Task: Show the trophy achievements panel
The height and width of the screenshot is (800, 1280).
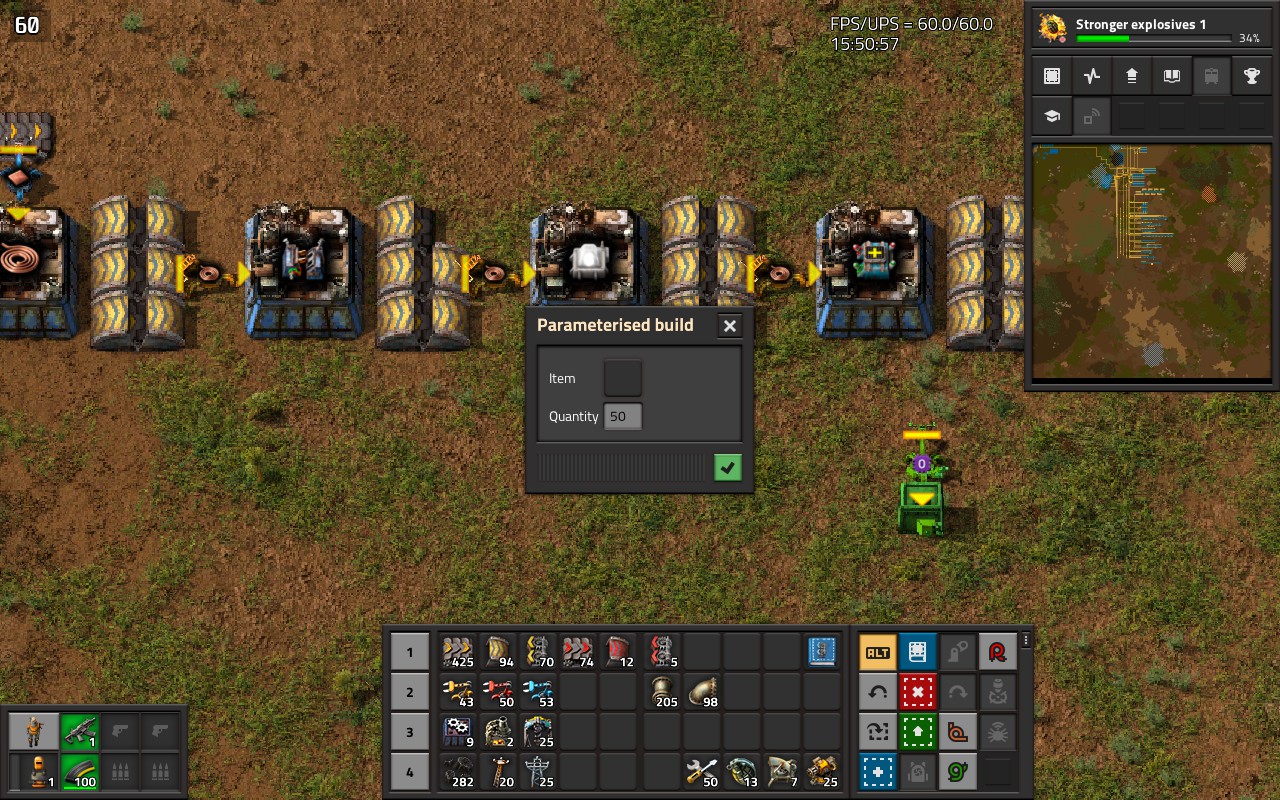Action: pyautogui.click(x=1251, y=76)
